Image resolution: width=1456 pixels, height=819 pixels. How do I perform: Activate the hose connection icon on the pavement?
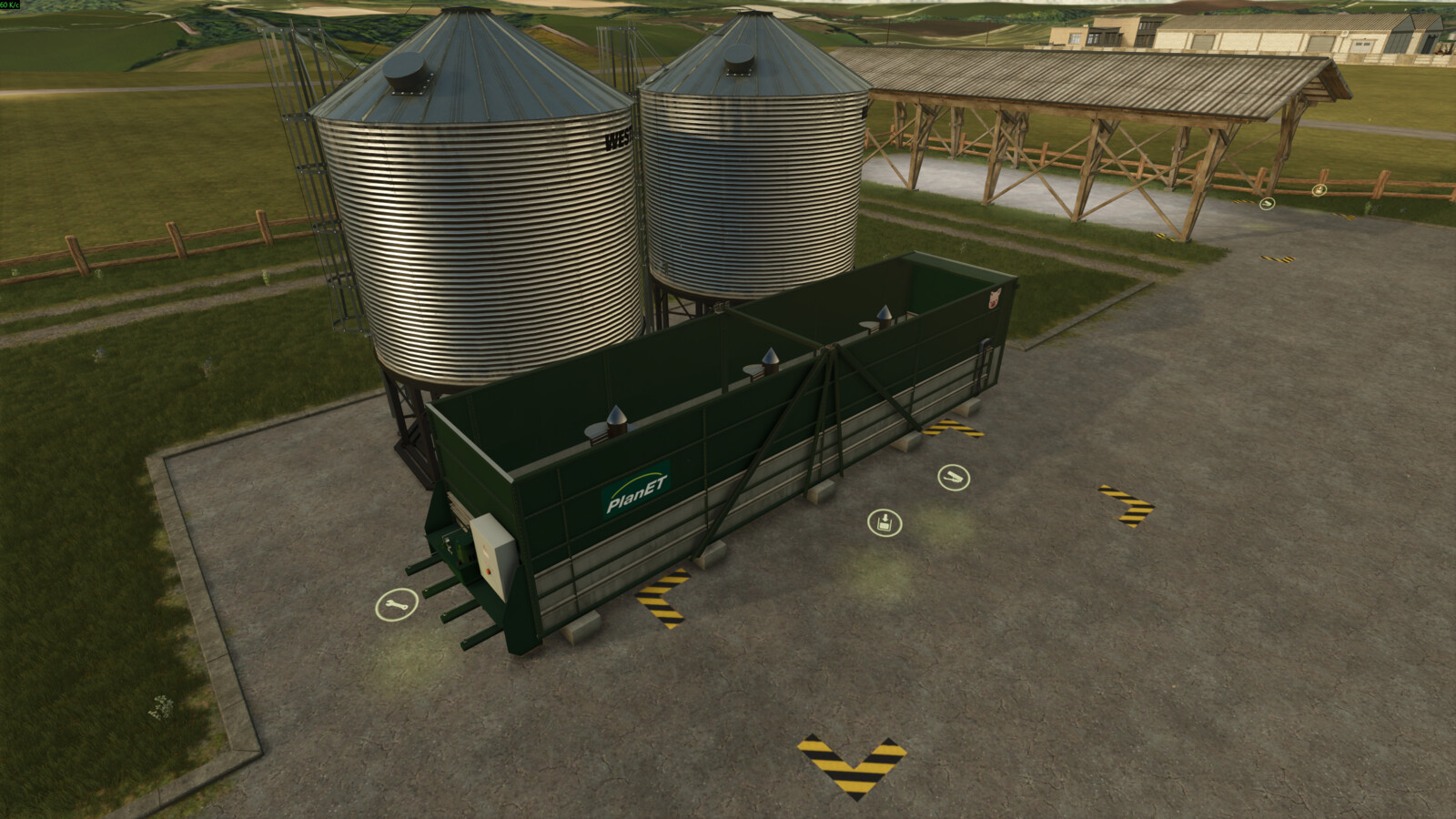click(x=953, y=478)
